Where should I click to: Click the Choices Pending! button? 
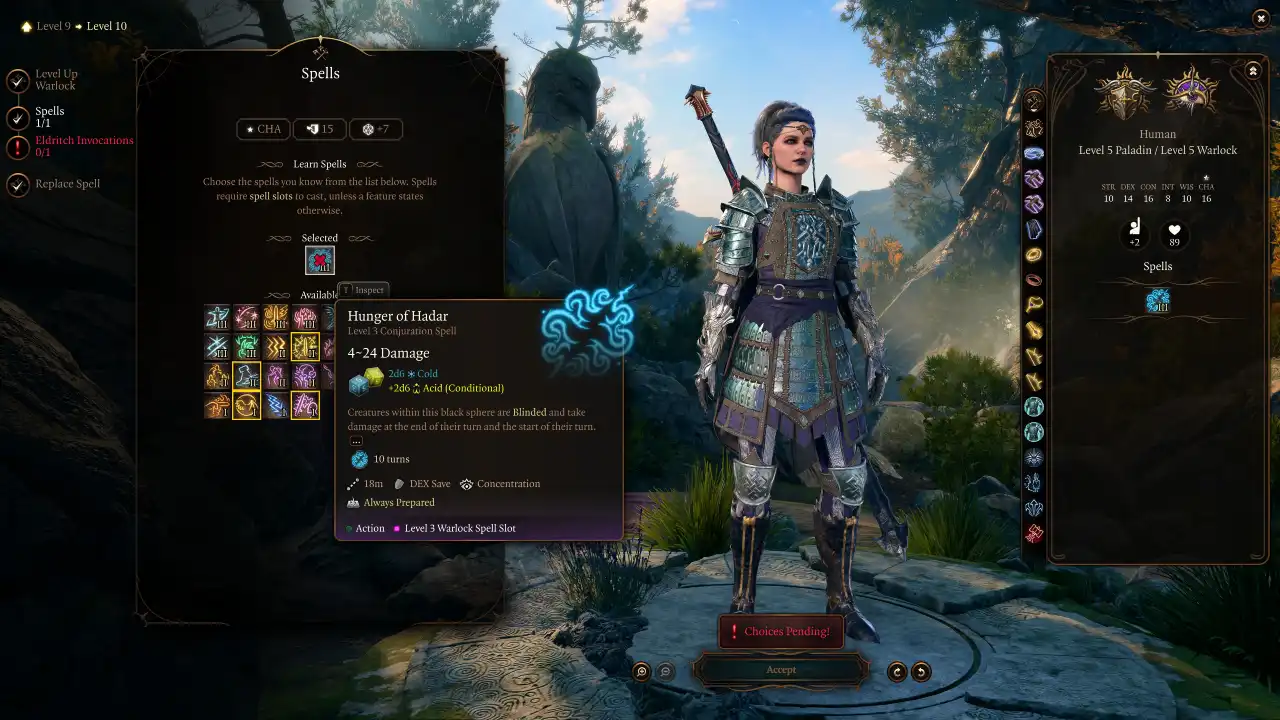[x=781, y=631]
